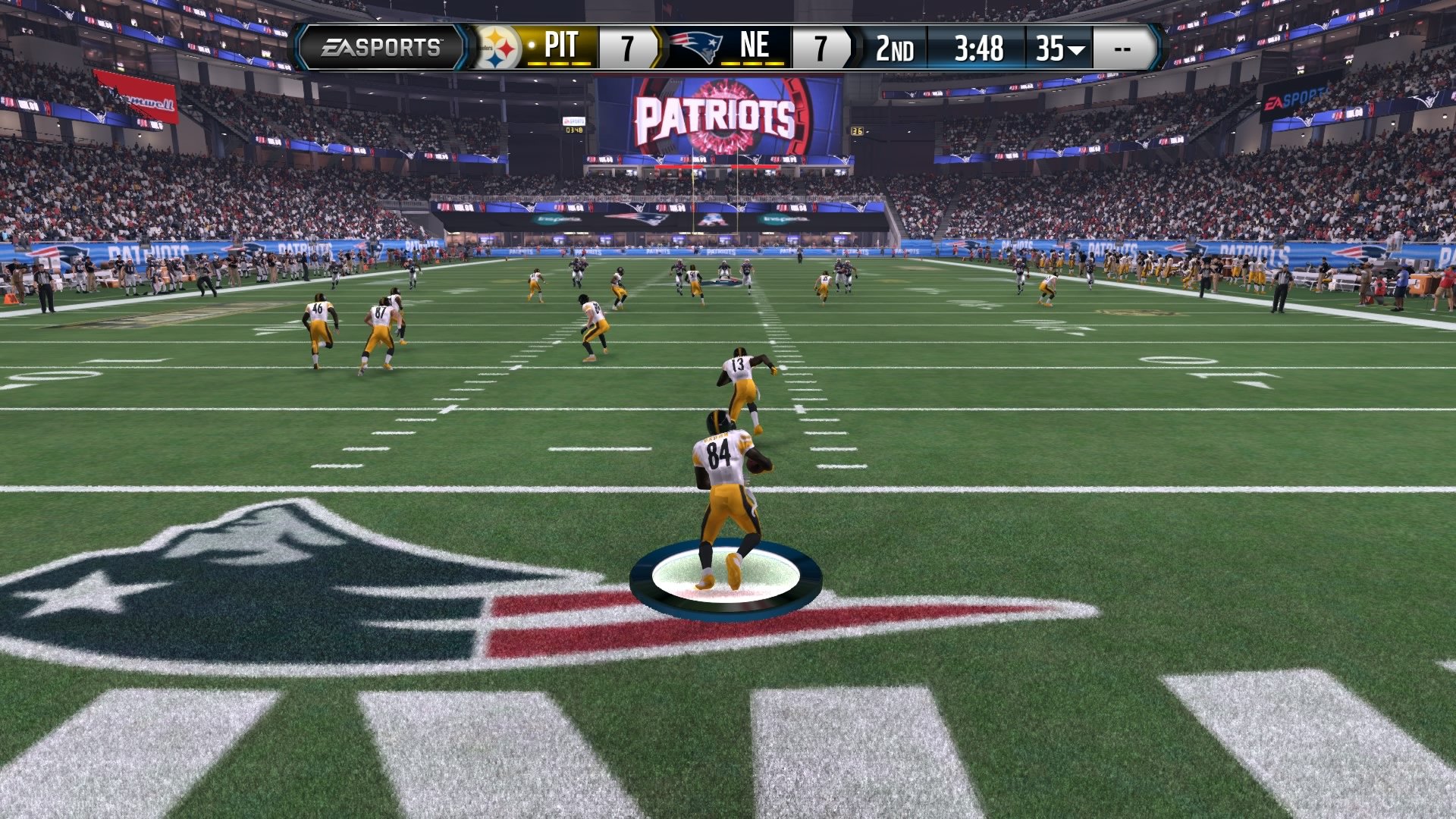Image resolution: width=1456 pixels, height=819 pixels.
Task: Select the Steelers team logo in the HUD
Action: [x=500, y=47]
